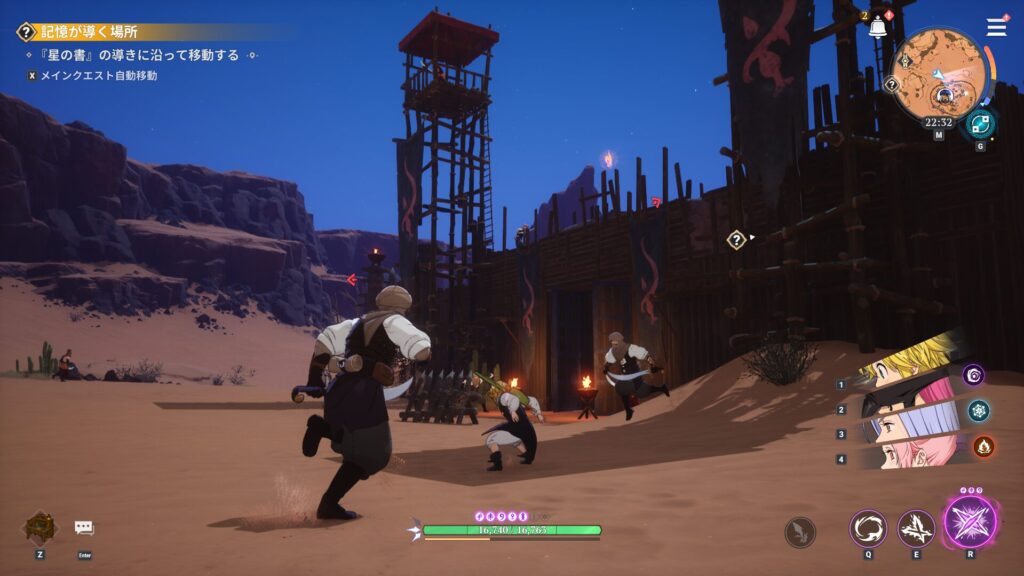Open the notification bell
1024x576 pixels.
pyautogui.click(x=878, y=28)
